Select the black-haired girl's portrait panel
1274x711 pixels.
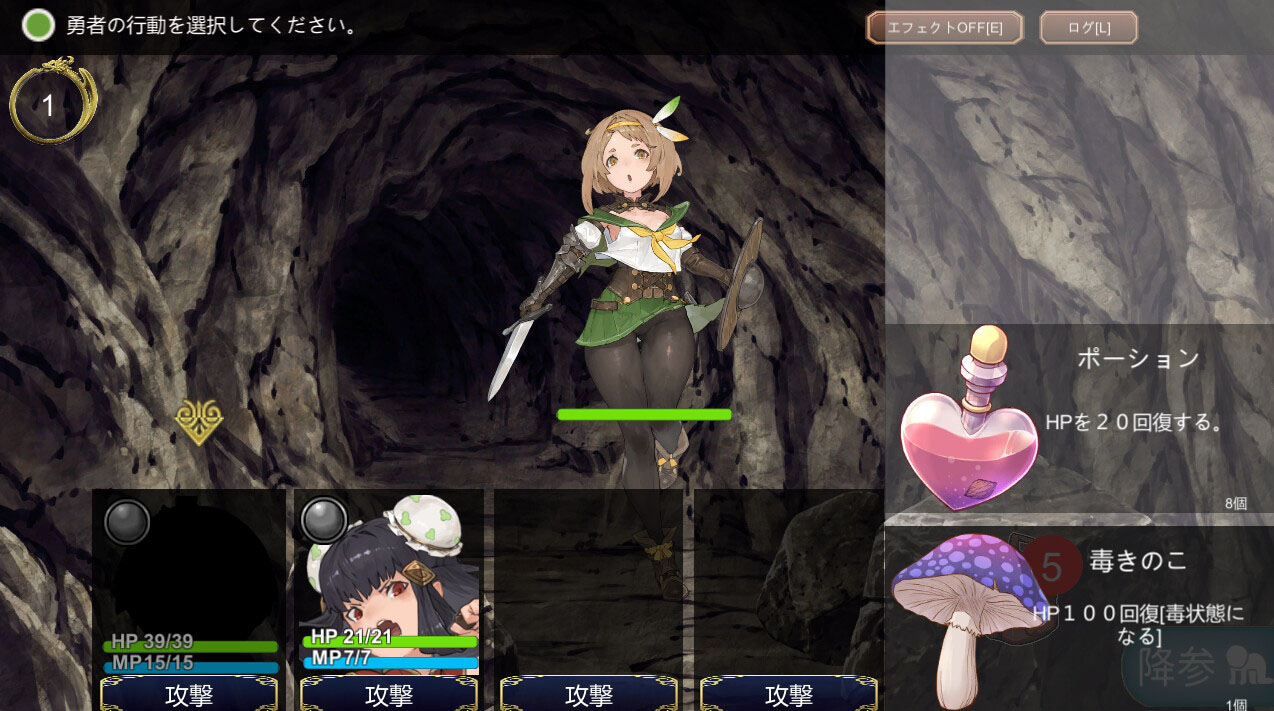coord(389,580)
